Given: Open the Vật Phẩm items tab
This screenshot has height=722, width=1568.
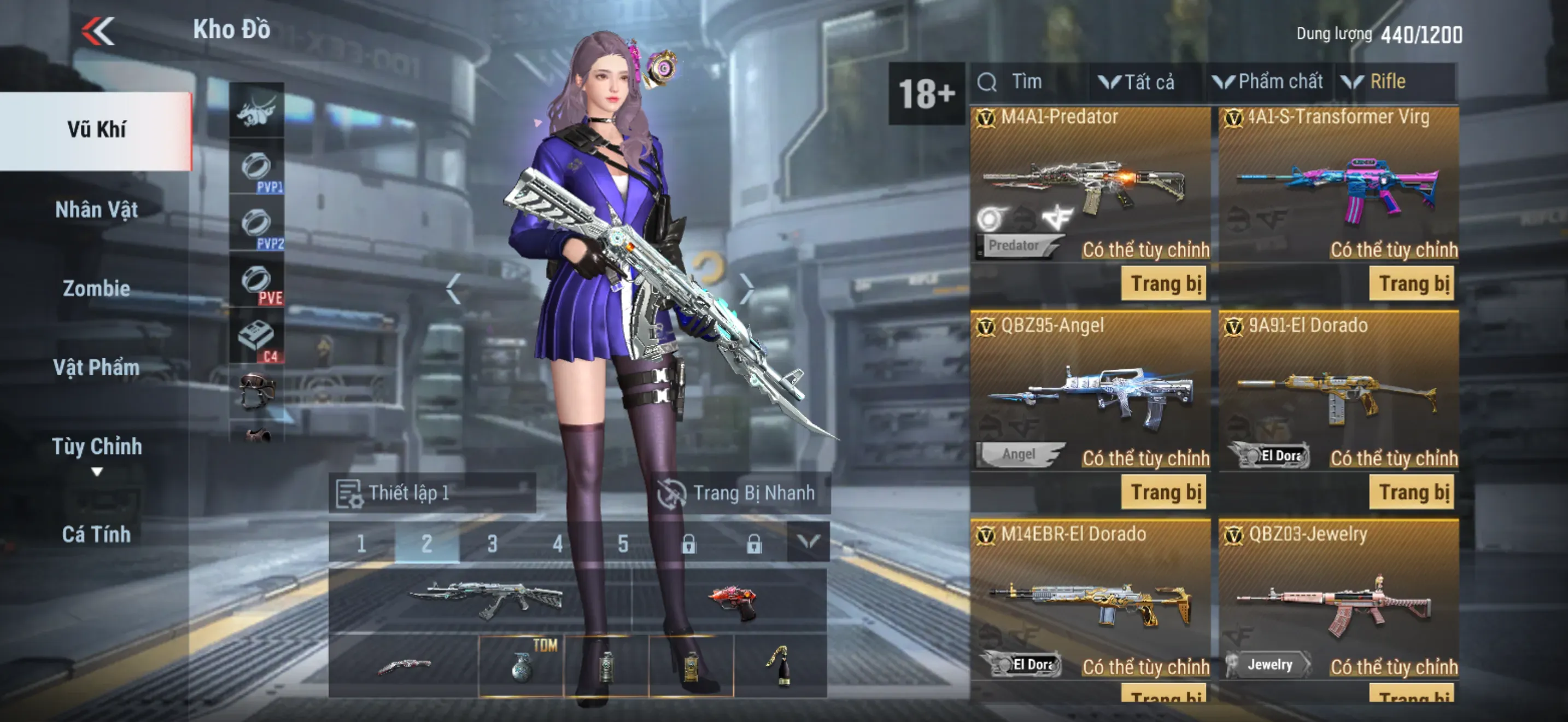Looking at the screenshot, I should (96, 368).
